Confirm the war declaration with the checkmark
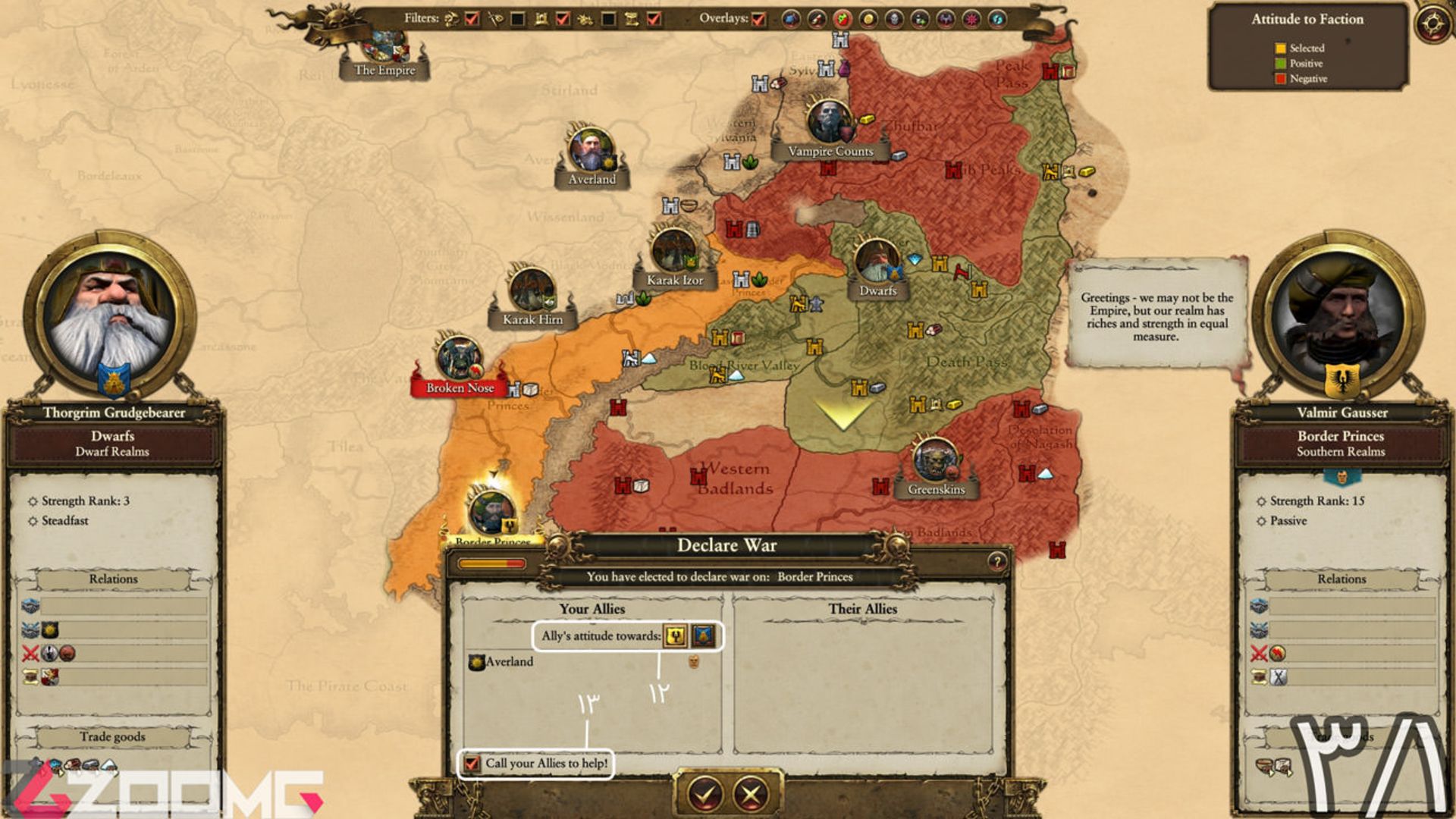This screenshot has height=819, width=1456. [704, 793]
